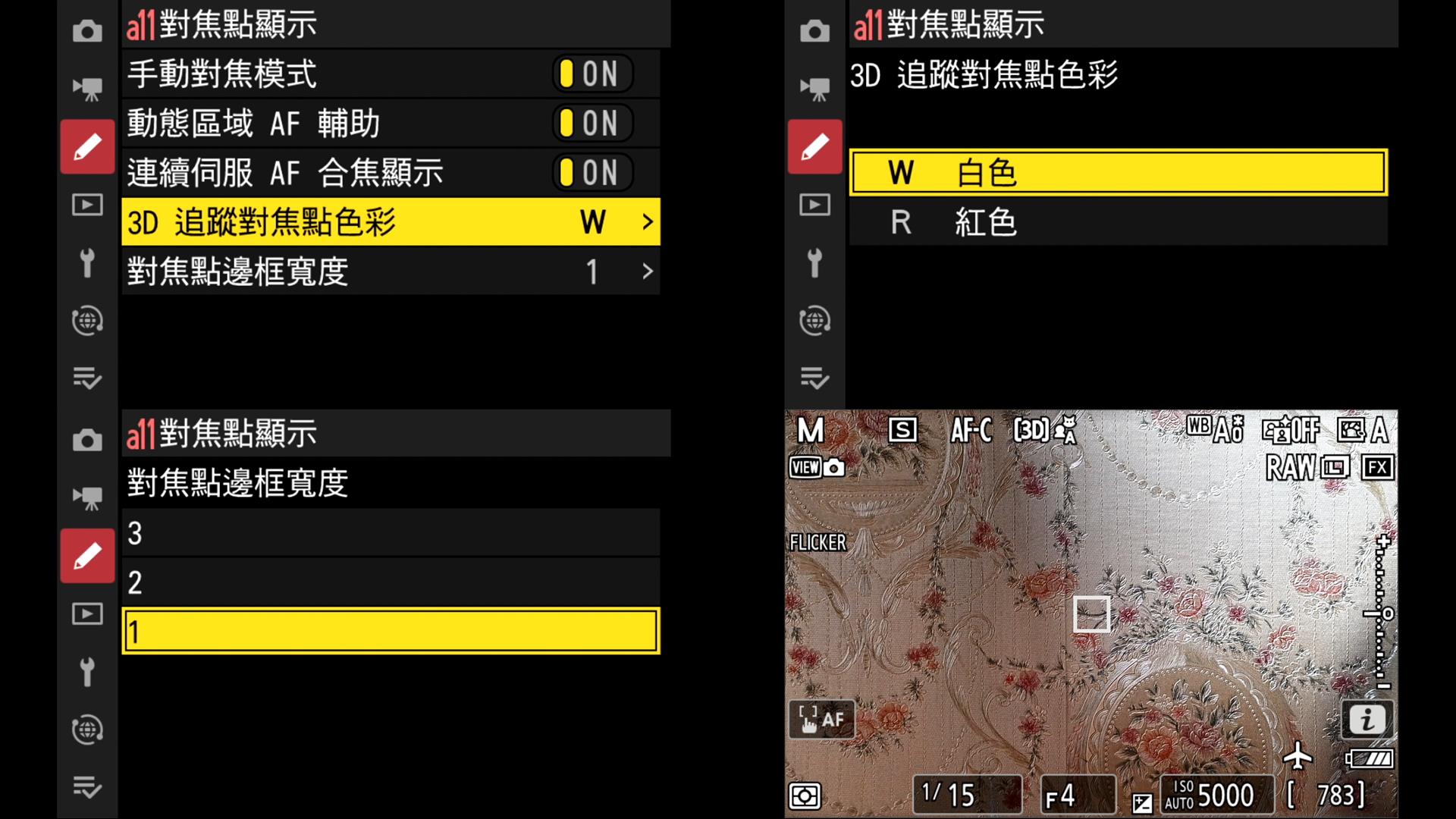Select the red pencil custom settings icon
The image size is (1456, 819).
tap(87, 146)
